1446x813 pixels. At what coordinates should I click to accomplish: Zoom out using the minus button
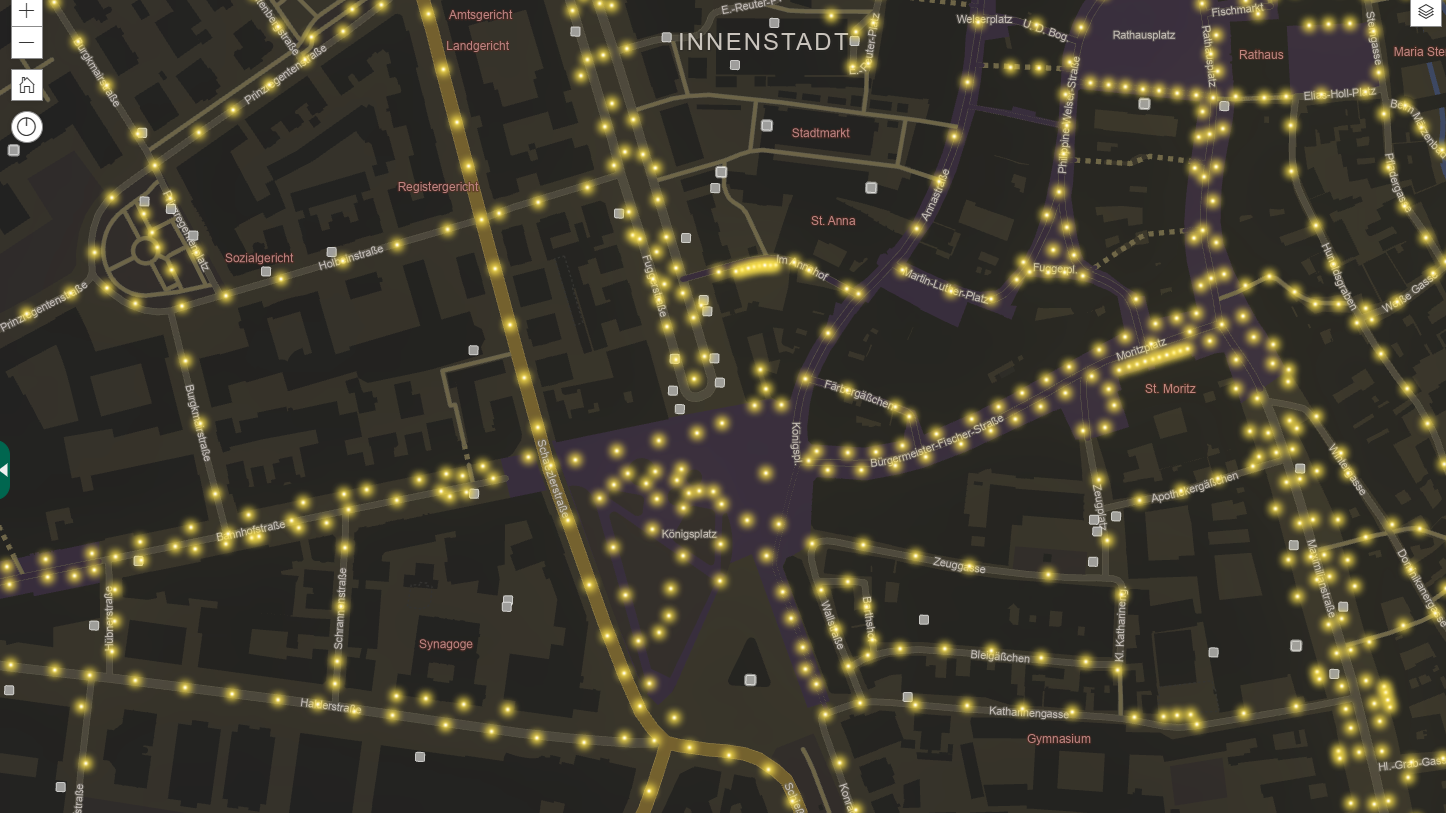[26, 43]
